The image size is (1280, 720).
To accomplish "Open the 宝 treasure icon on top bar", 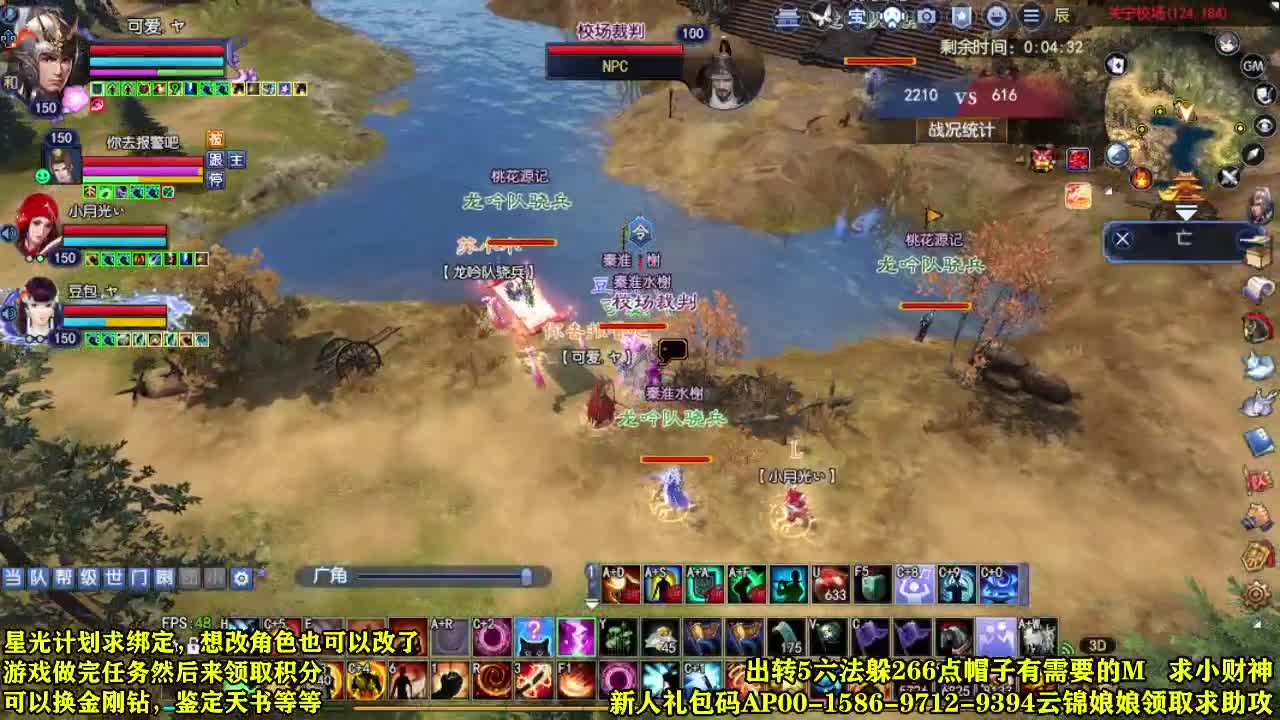I will tap(856, 17).
